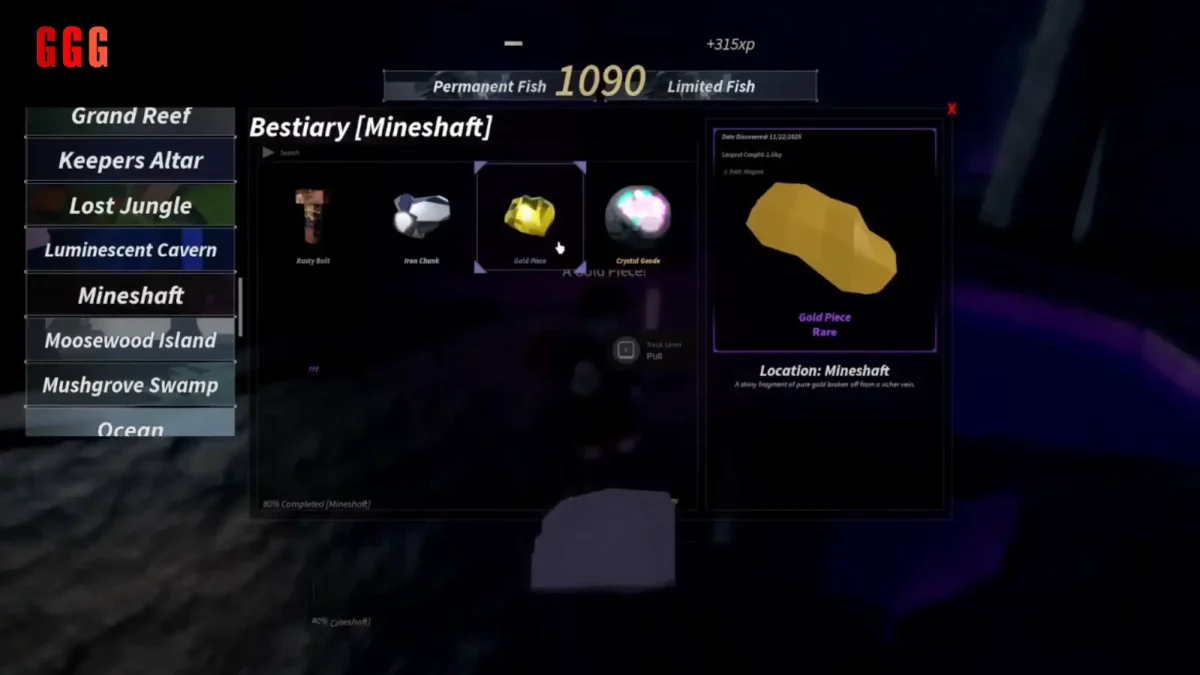
Task: Select the Rusty Bolt entry
Action: (312, 219)
